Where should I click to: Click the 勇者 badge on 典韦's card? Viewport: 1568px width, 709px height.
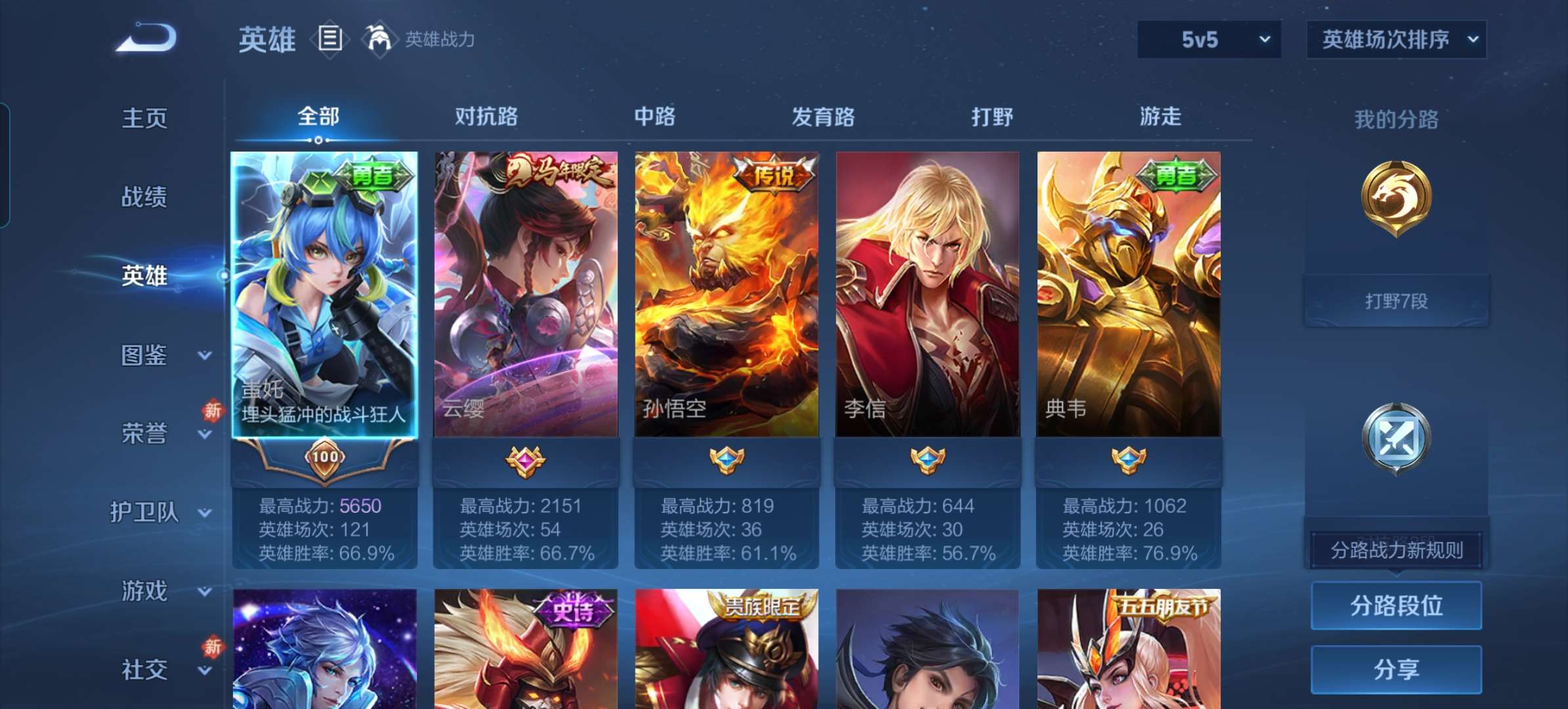coord(1175,176)
